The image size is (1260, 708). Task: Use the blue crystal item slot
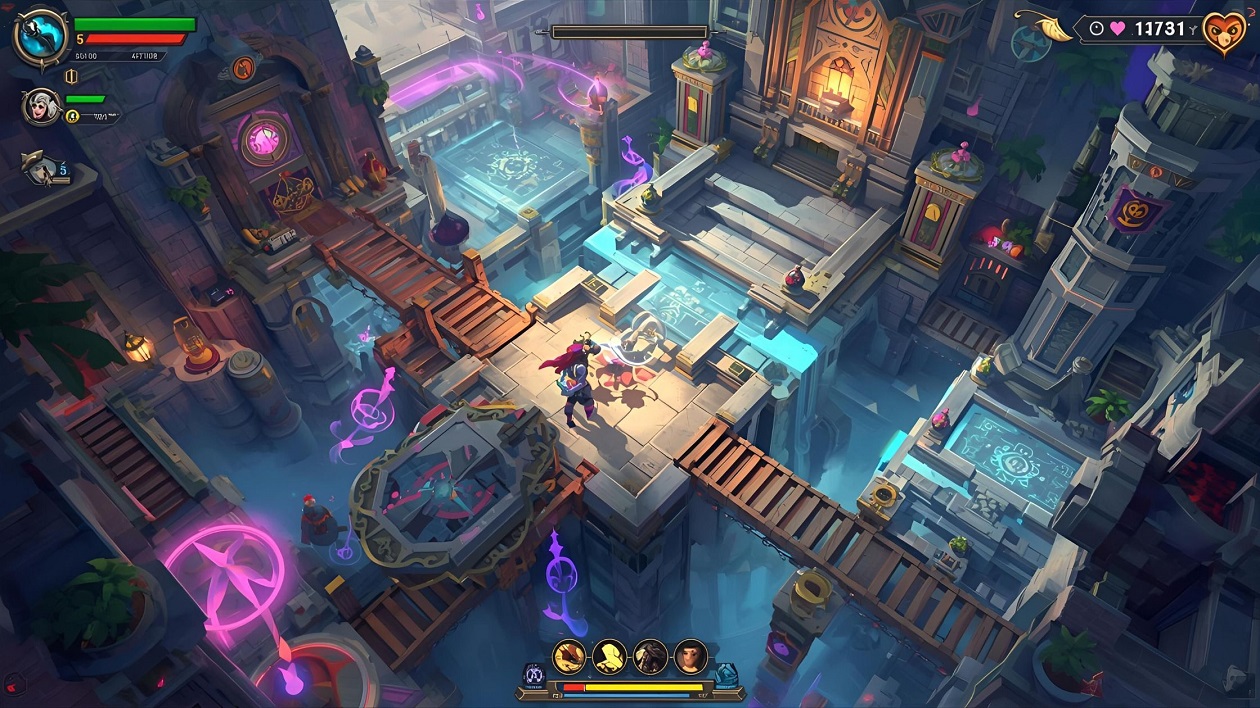(x=725, y=675)
